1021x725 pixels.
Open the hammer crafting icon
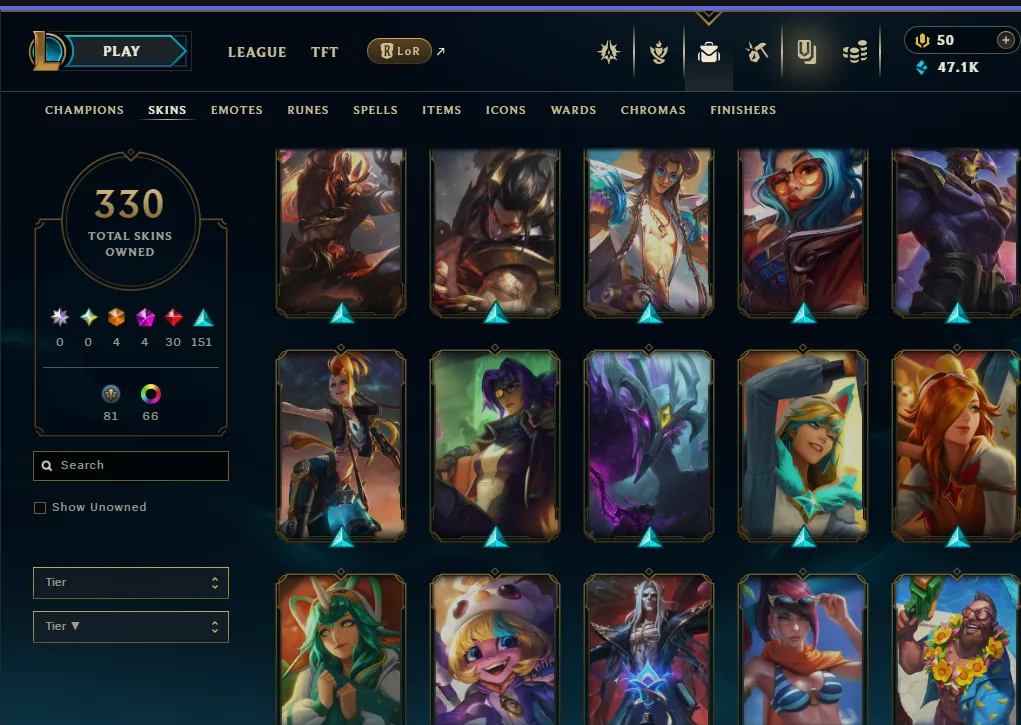click(x=757, y=52)
